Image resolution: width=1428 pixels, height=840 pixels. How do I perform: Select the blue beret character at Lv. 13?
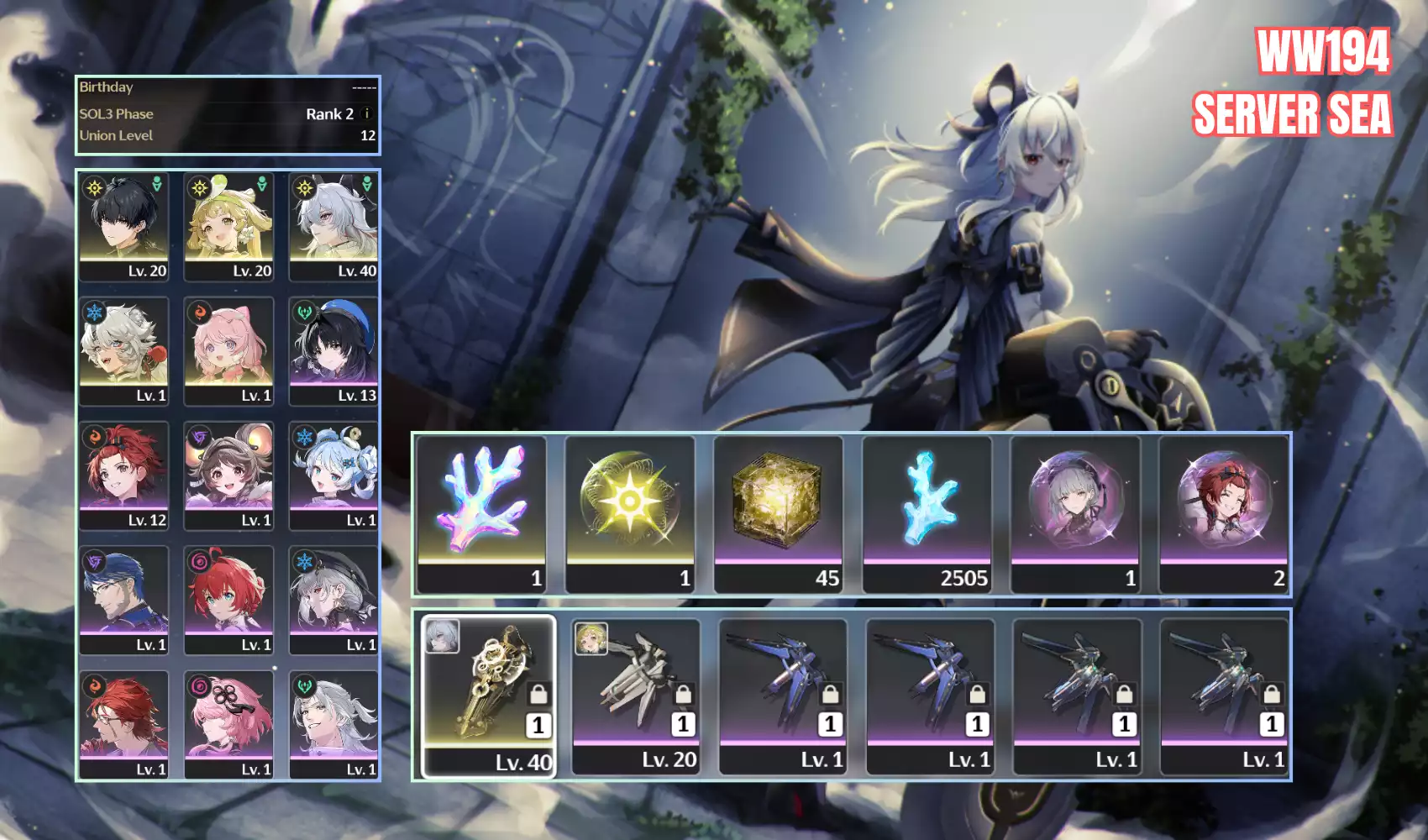[x=333, y=350]
